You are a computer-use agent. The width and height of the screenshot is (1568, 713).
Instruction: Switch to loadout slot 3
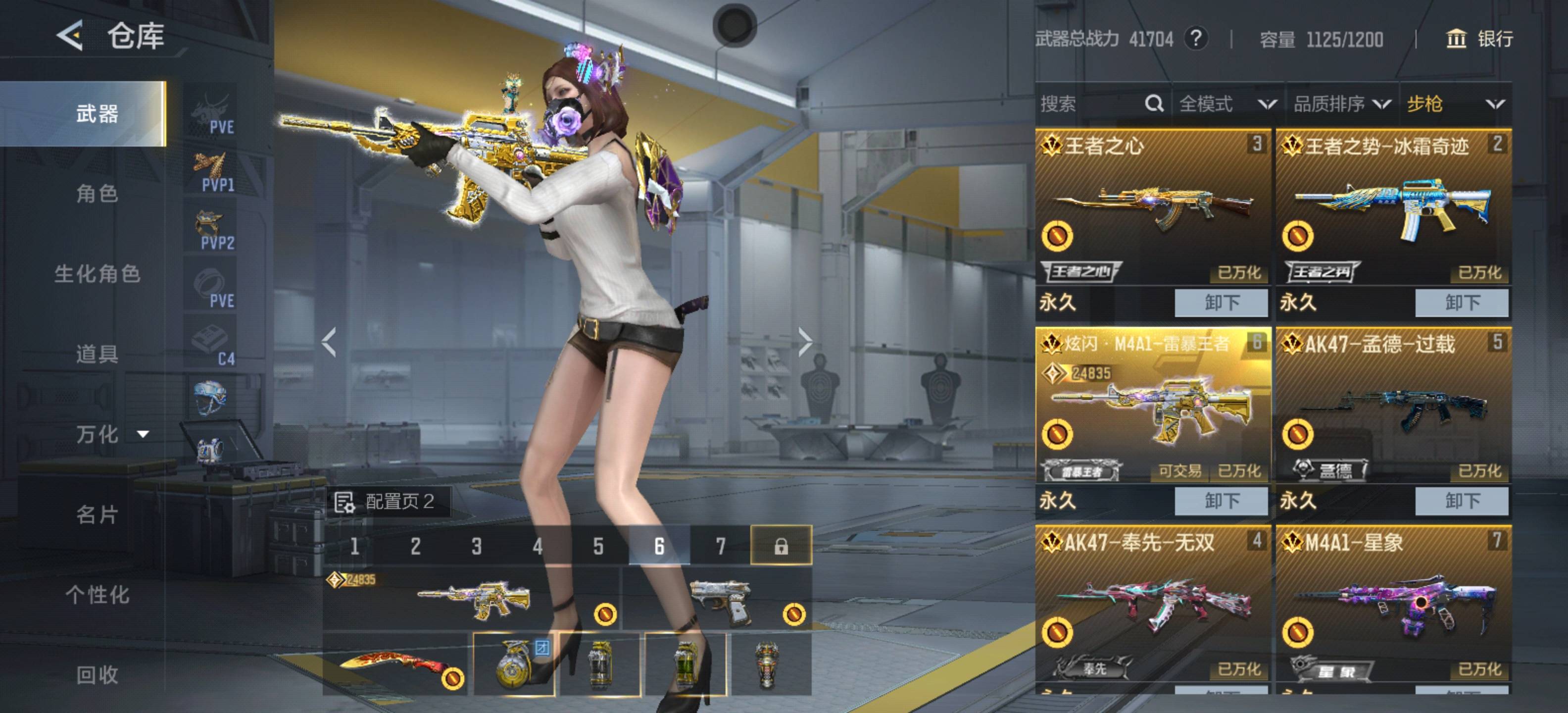[x=477, y=546]
